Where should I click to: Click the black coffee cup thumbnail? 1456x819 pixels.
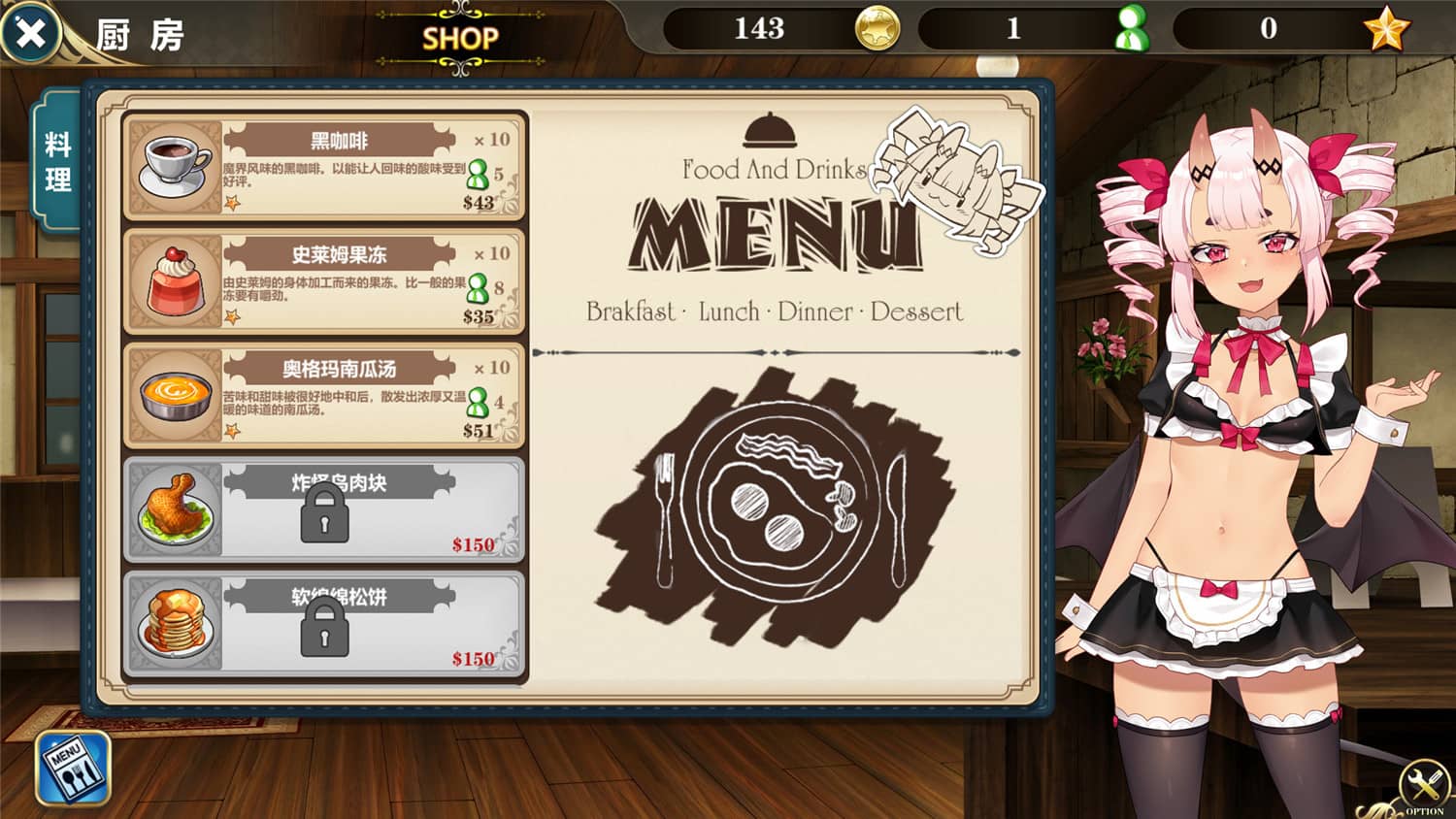tap(173, 162)
